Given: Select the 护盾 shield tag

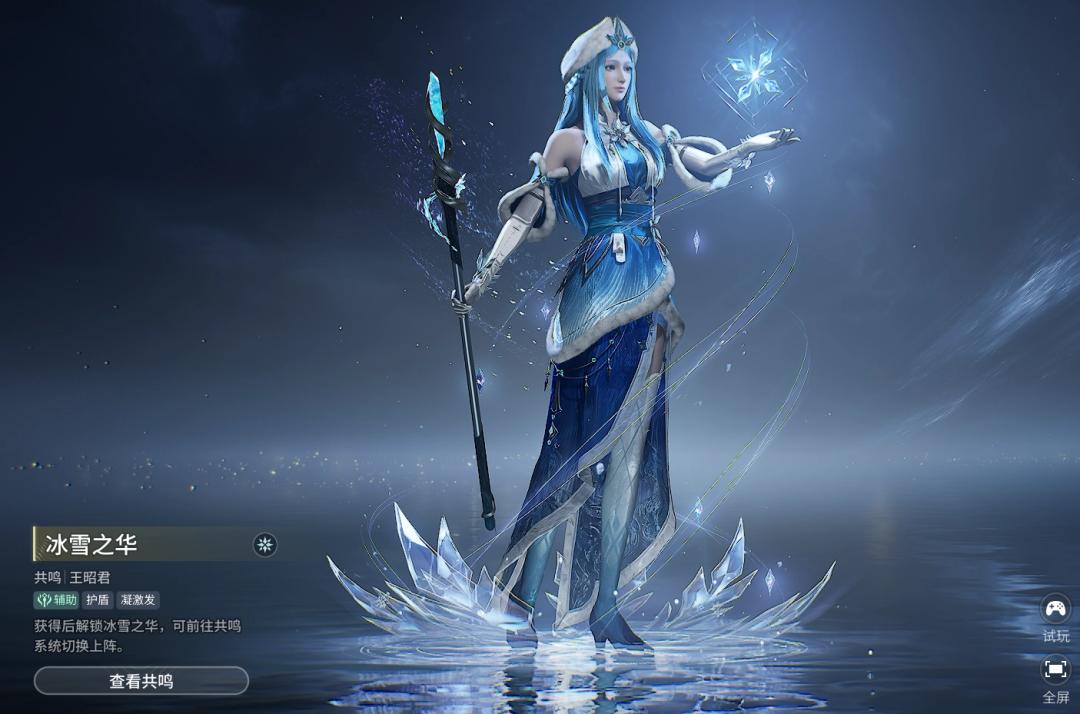Looking at the screenshot, I should point(97,600).
